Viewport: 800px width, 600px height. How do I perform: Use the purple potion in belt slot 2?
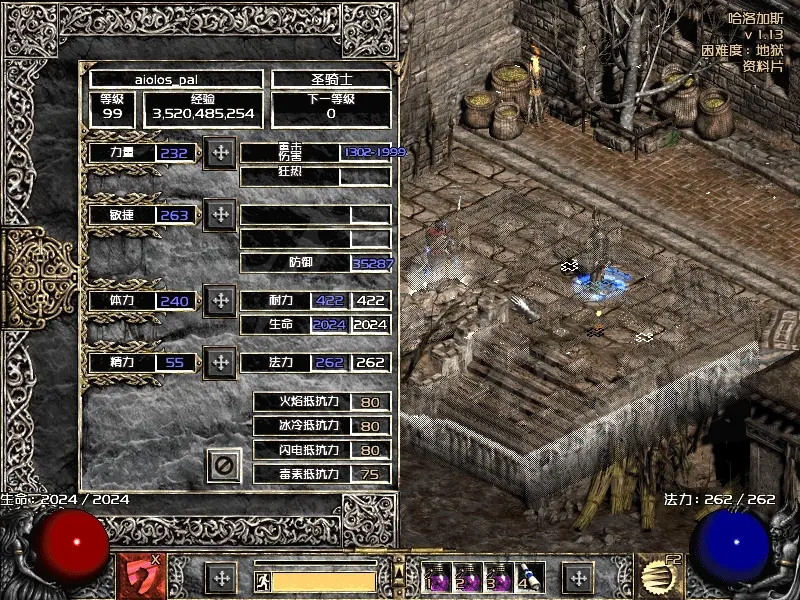click(464, 577)
